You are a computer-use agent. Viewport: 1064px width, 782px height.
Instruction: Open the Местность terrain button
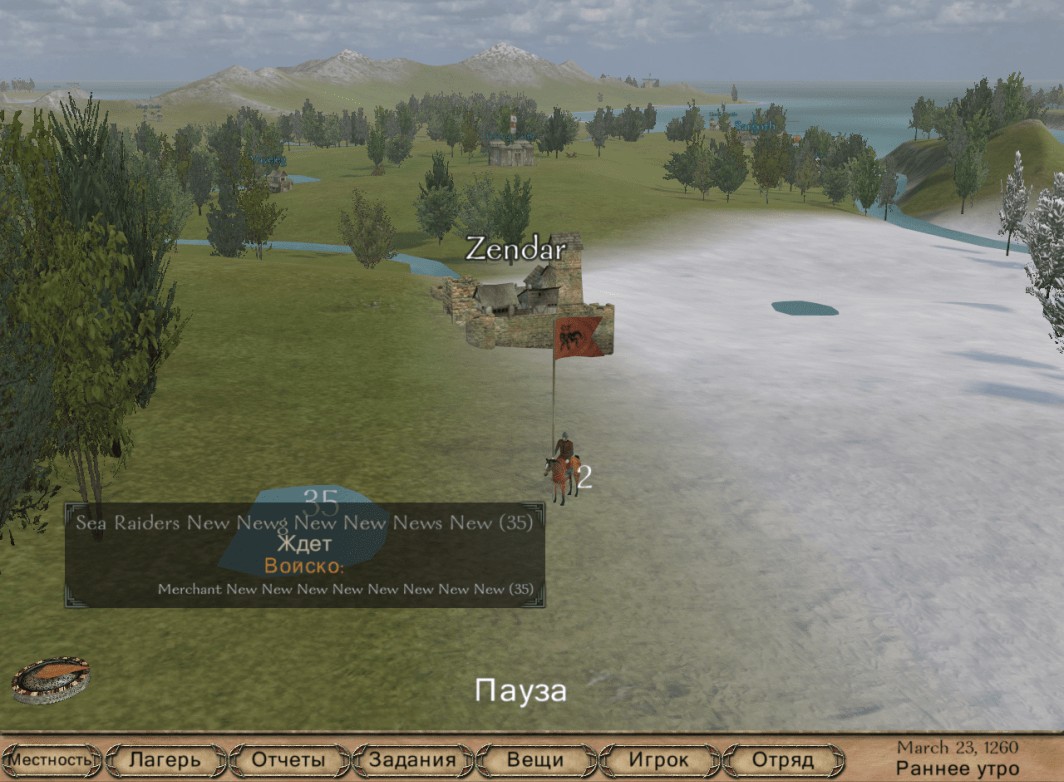point(52,760)
